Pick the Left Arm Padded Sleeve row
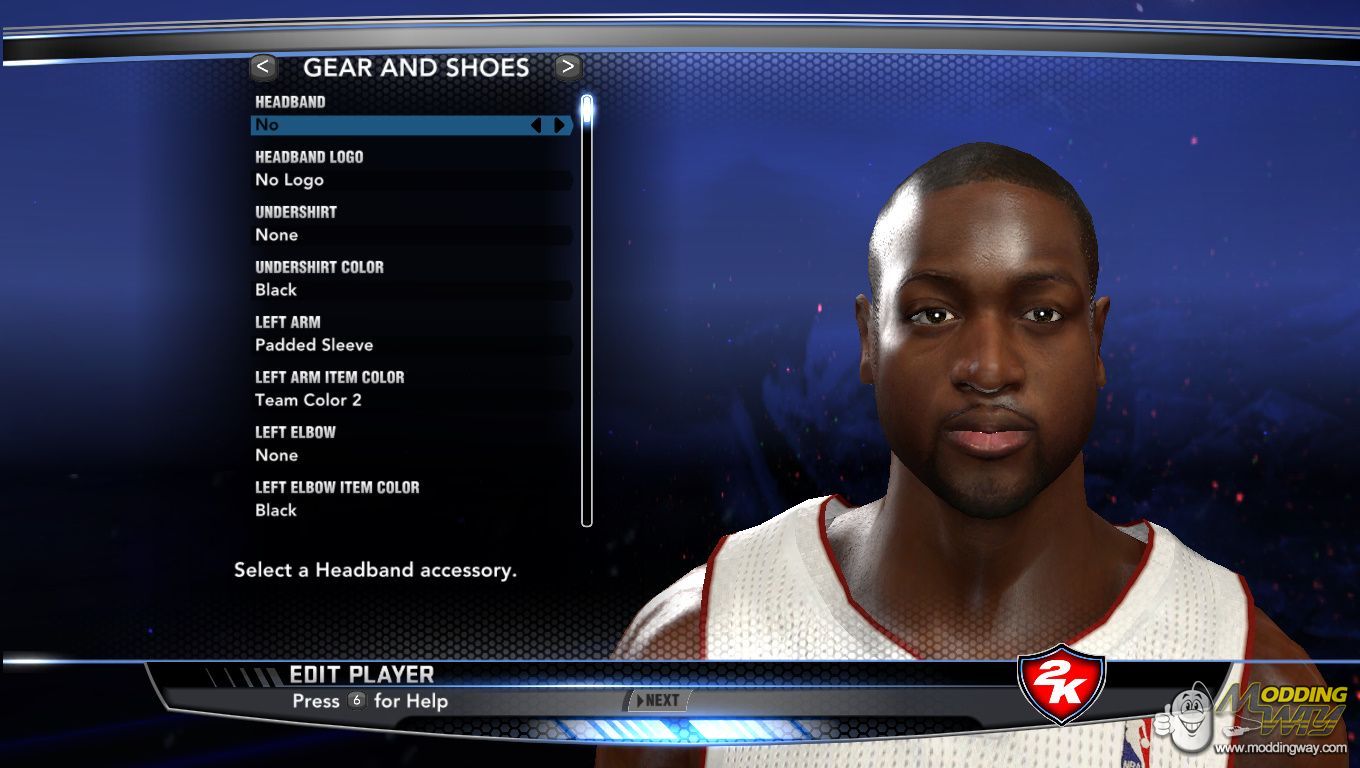 click(410, 345)
